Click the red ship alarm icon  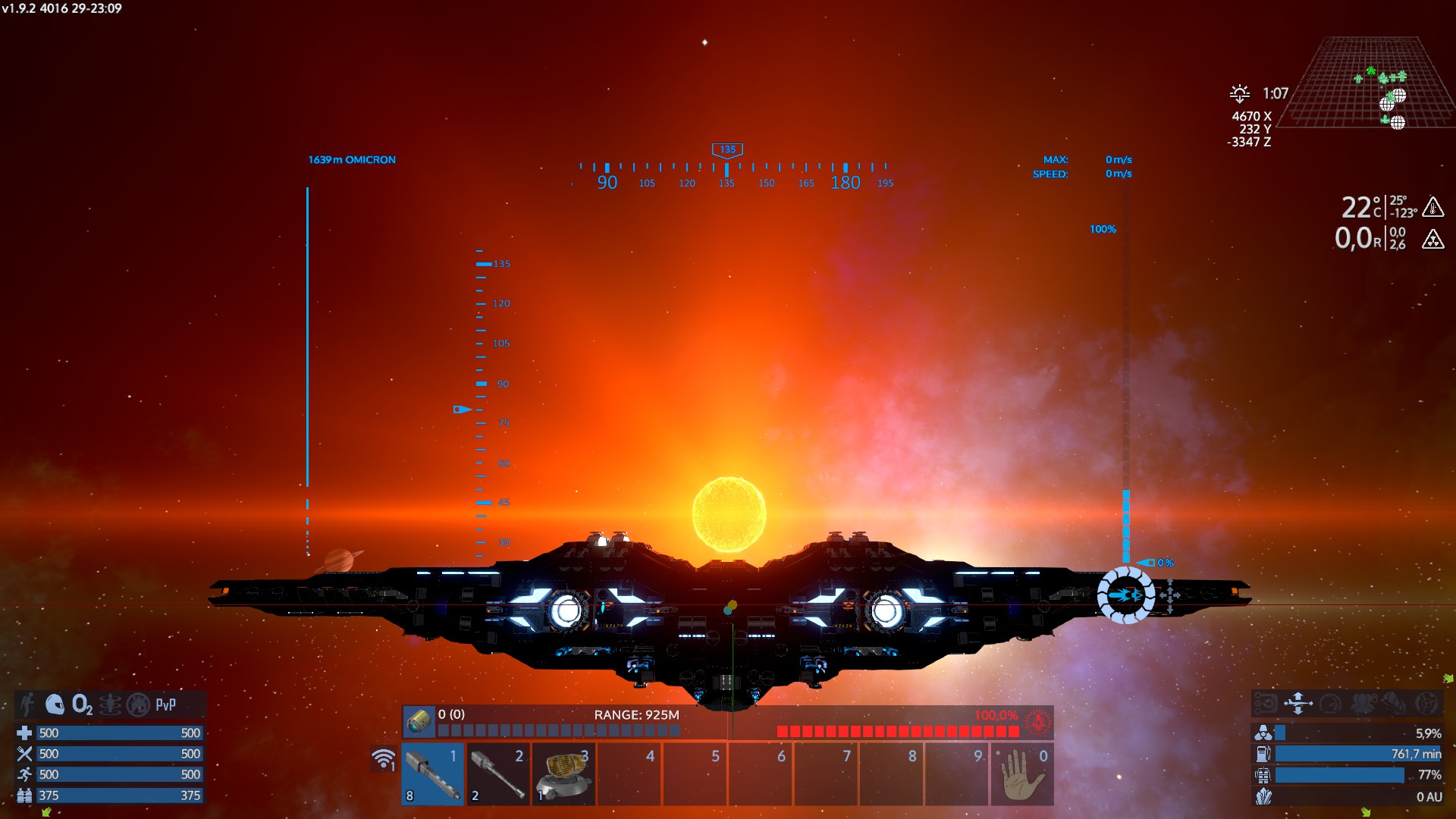(x=1038, y=721)
